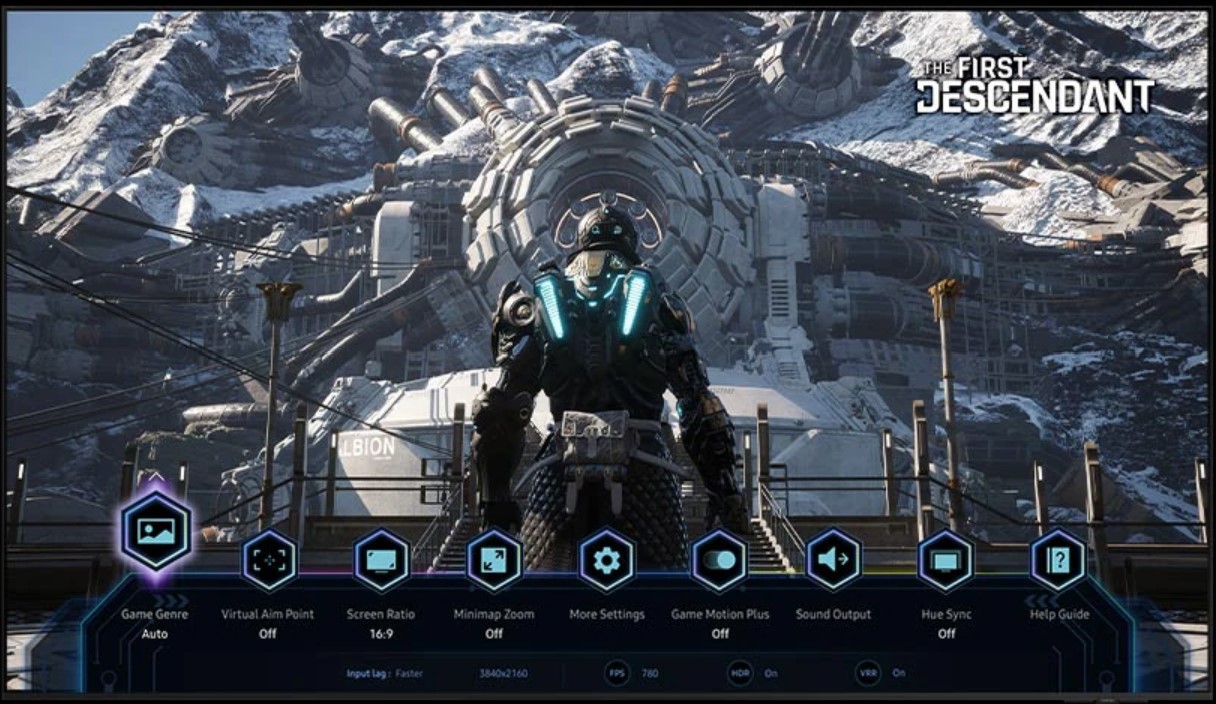Toggle Game Motion Plus
This screenshot has width=1216, height=704.
point(719,560)
